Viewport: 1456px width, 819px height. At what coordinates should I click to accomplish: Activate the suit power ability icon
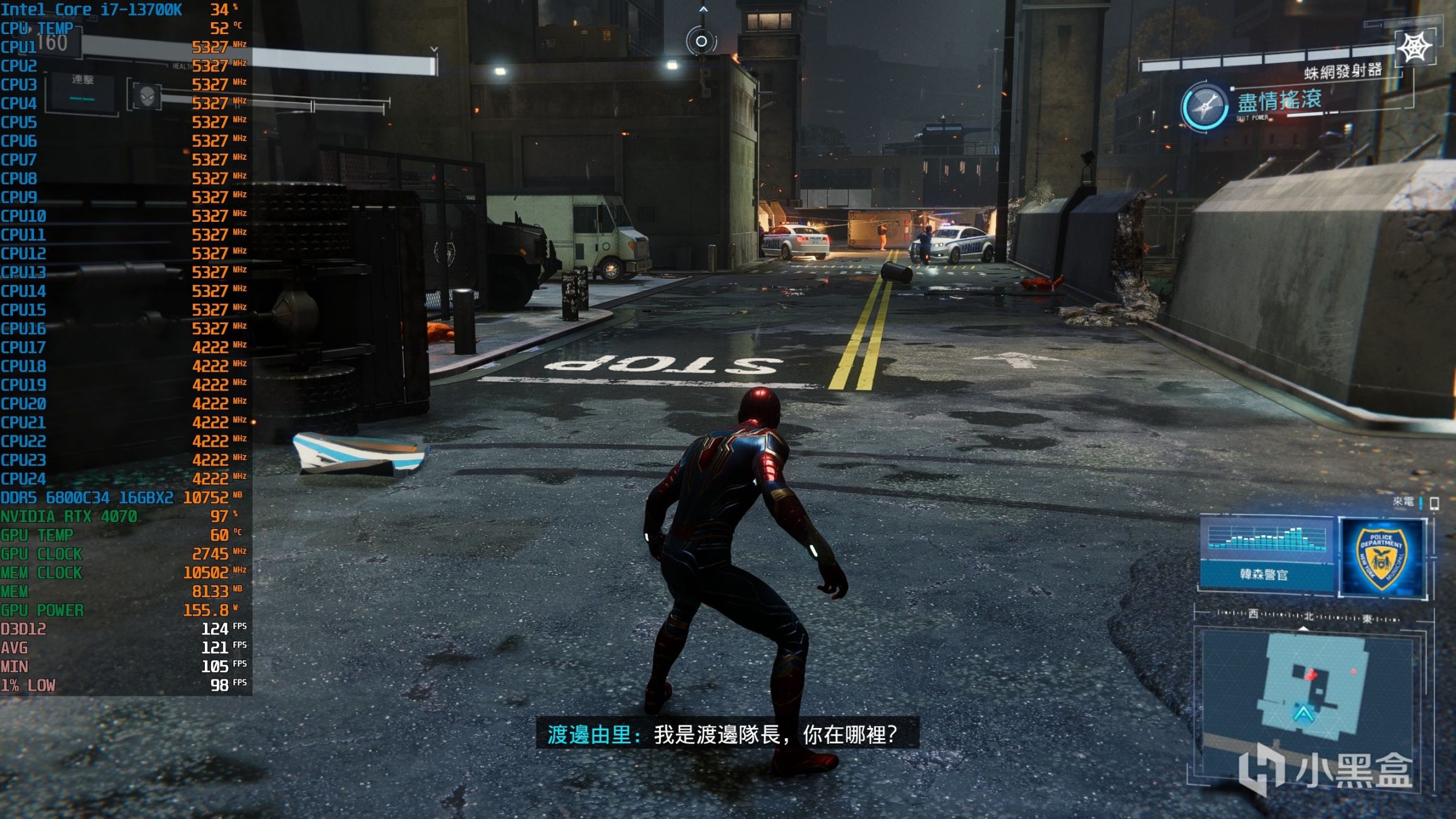pos(1204,106)
